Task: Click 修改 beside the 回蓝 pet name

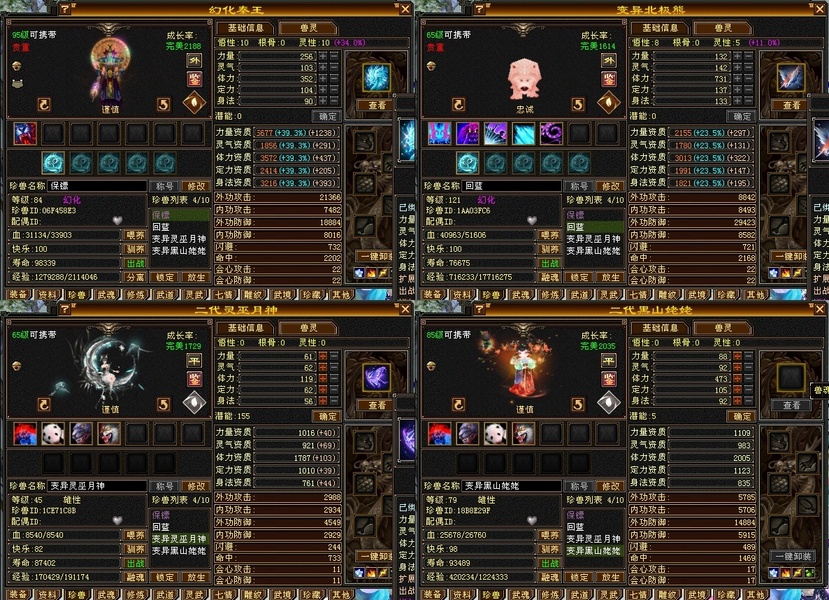Action: click(x=610, y=186)
